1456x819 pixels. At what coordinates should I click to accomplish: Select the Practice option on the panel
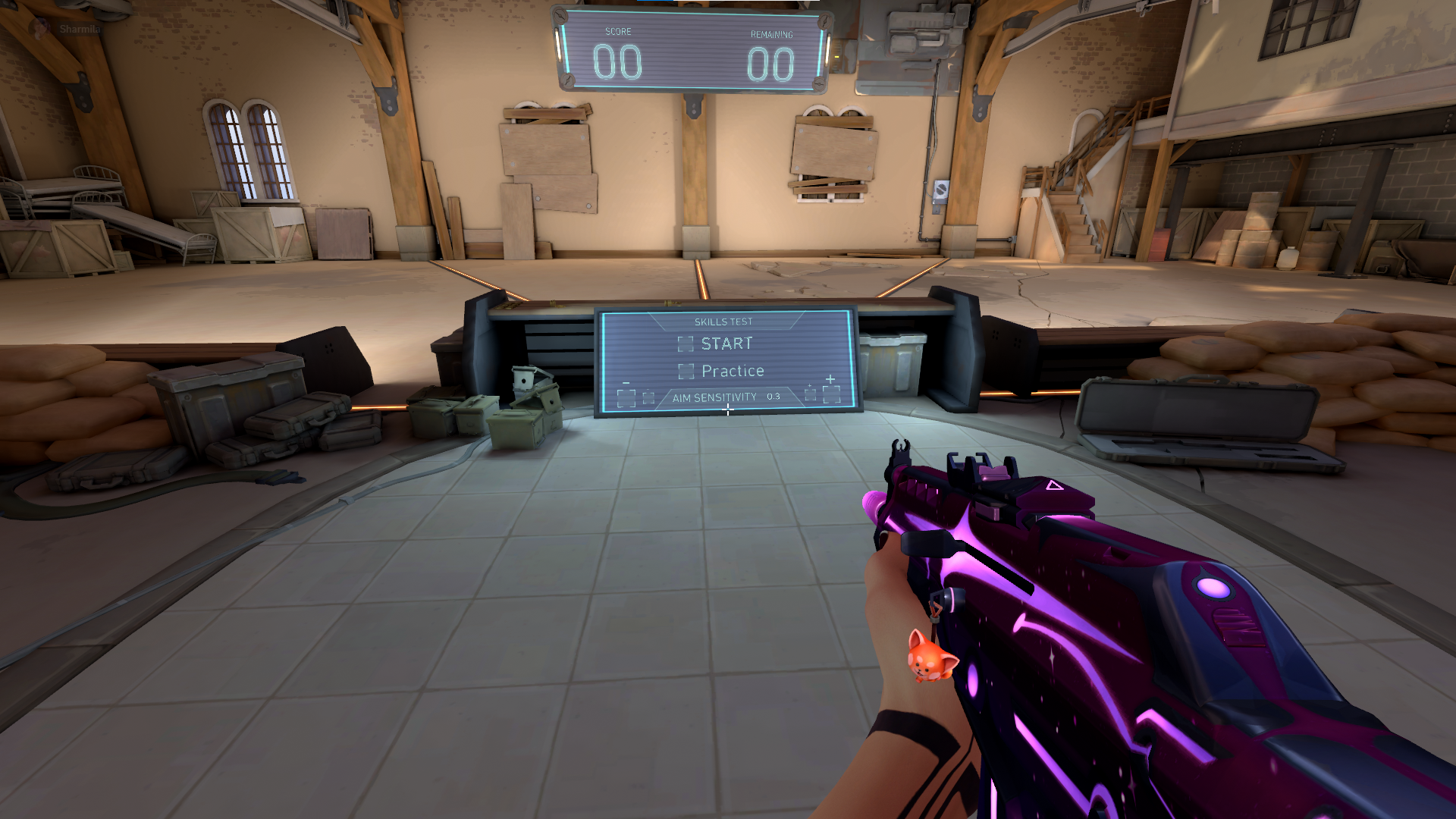coord(733,371)
